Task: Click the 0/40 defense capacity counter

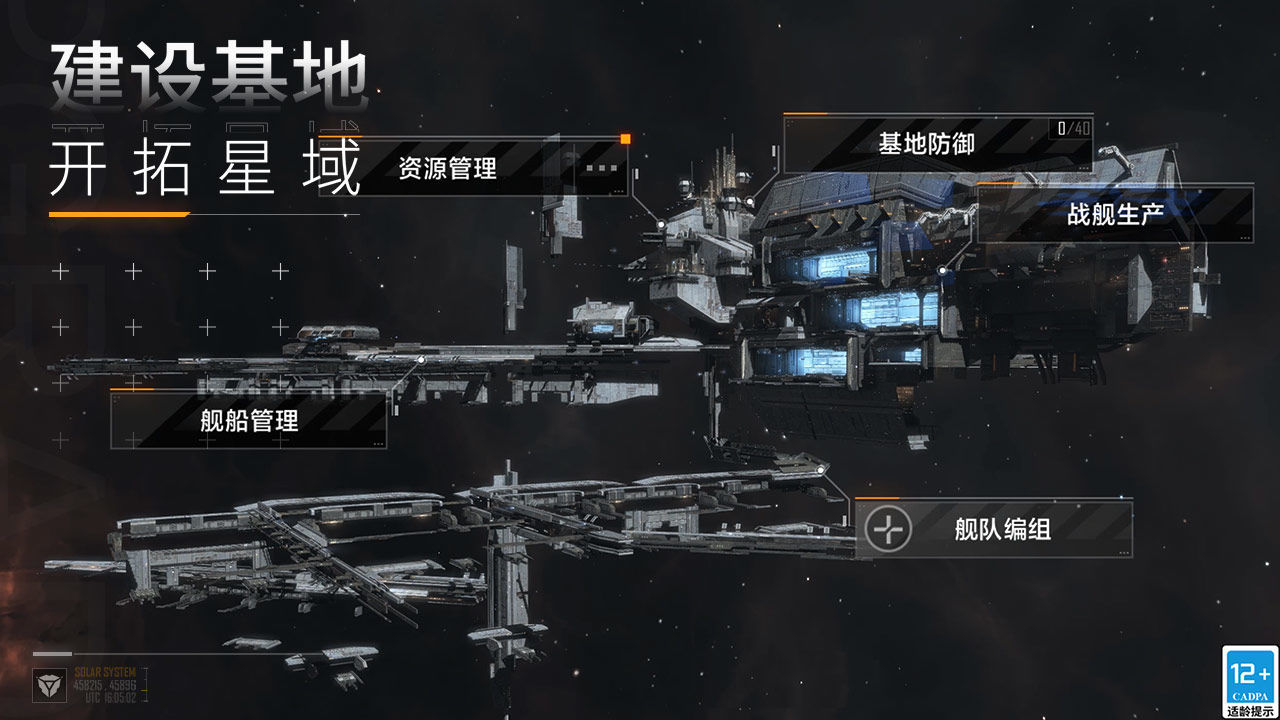Action: click(1074, 127)
